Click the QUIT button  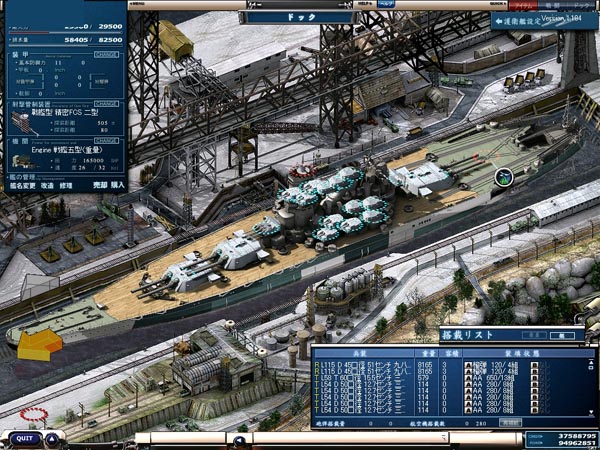(x=24, y=438)
